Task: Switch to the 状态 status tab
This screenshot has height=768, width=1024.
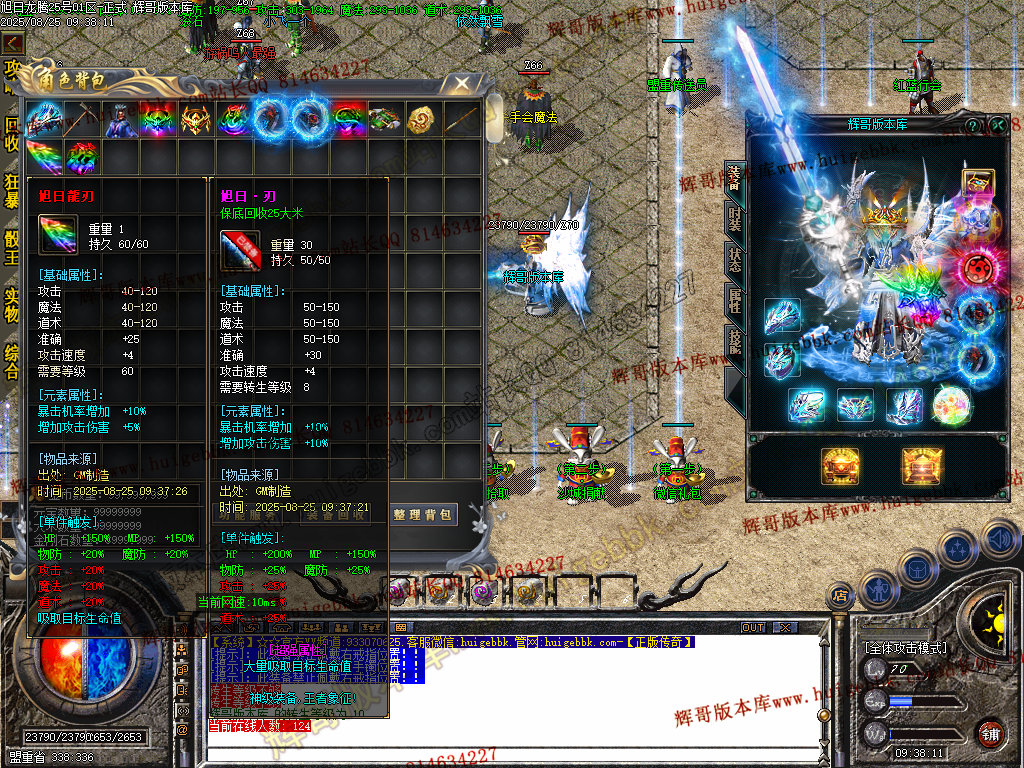Action: point(734,258)
